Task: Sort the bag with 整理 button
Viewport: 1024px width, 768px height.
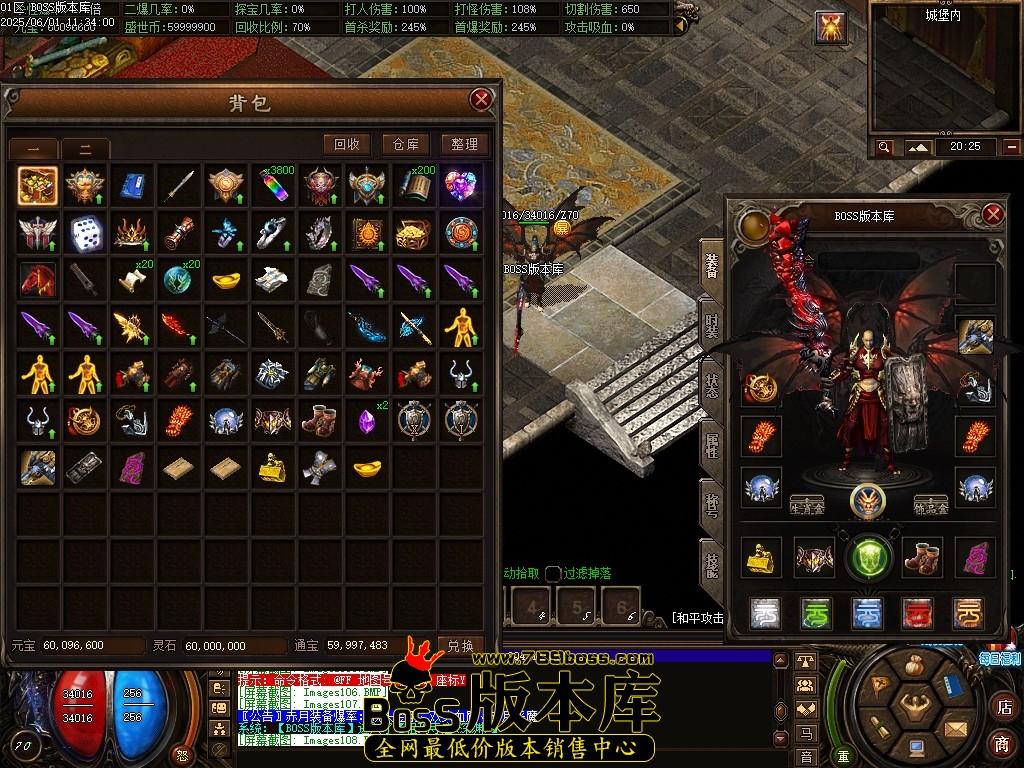Action: tap(464, 144)
